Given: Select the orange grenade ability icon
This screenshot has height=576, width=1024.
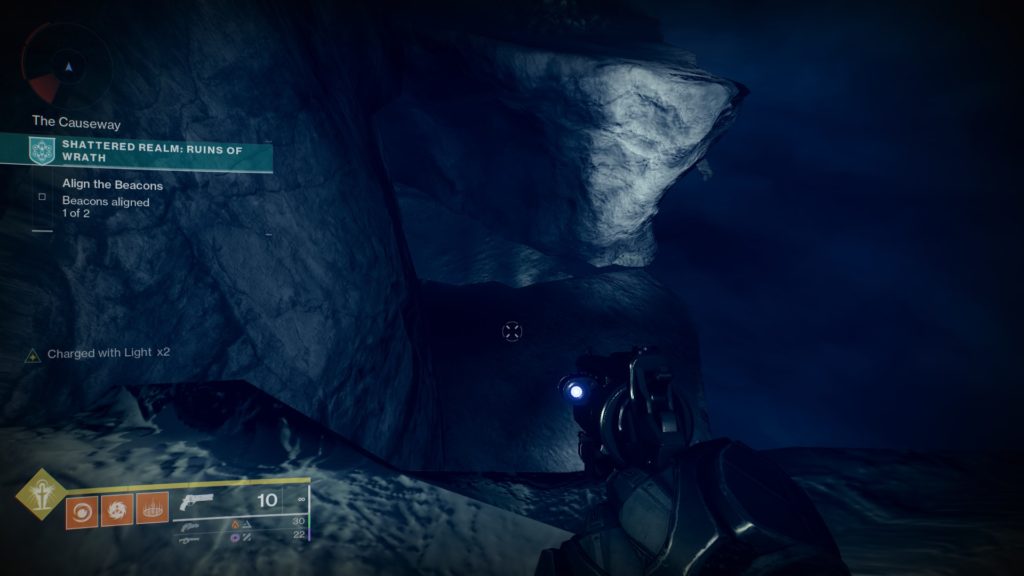Looking at the screenshot, I should point(81,511).
